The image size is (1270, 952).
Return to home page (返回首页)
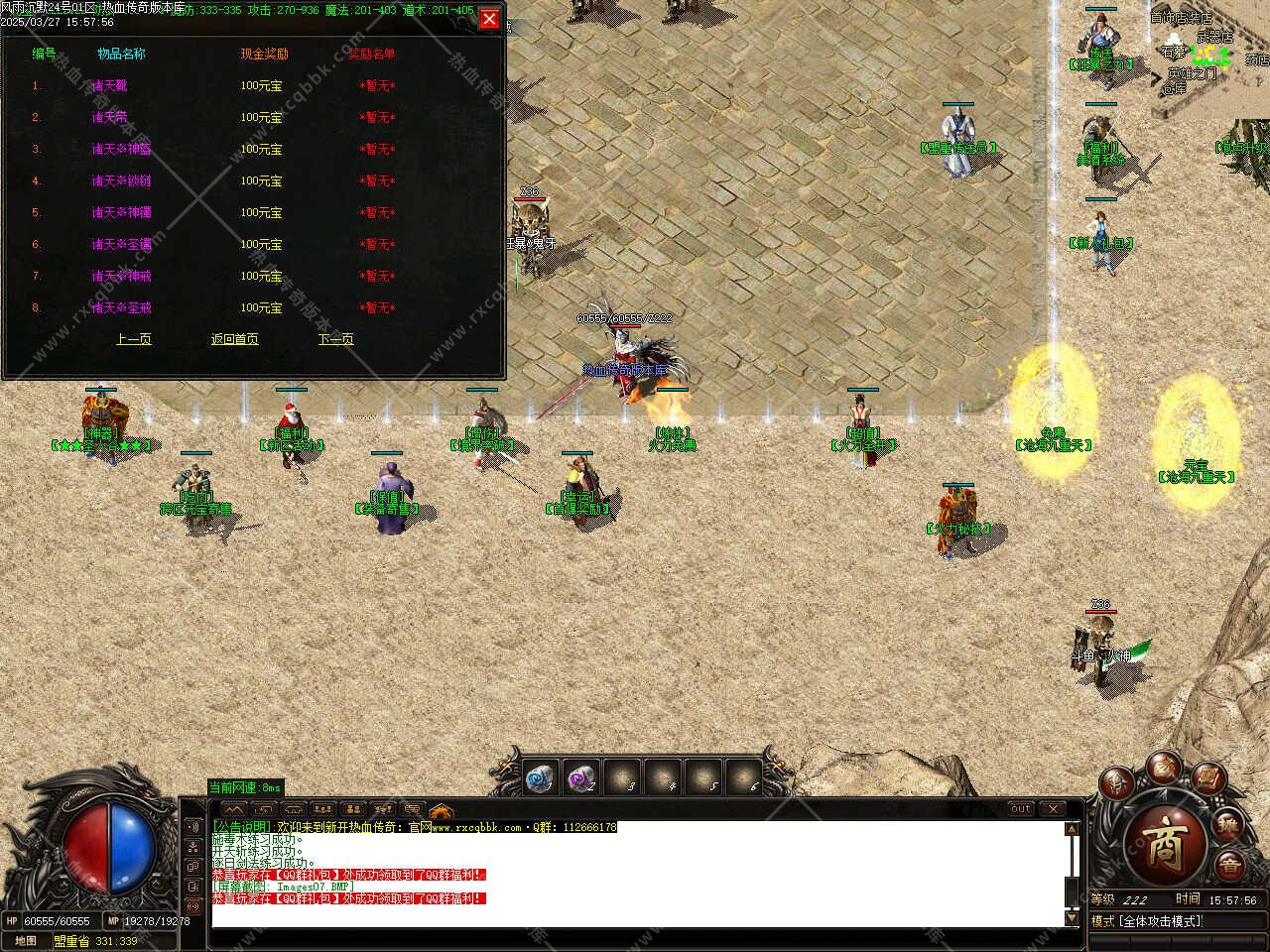click(235, 339)
